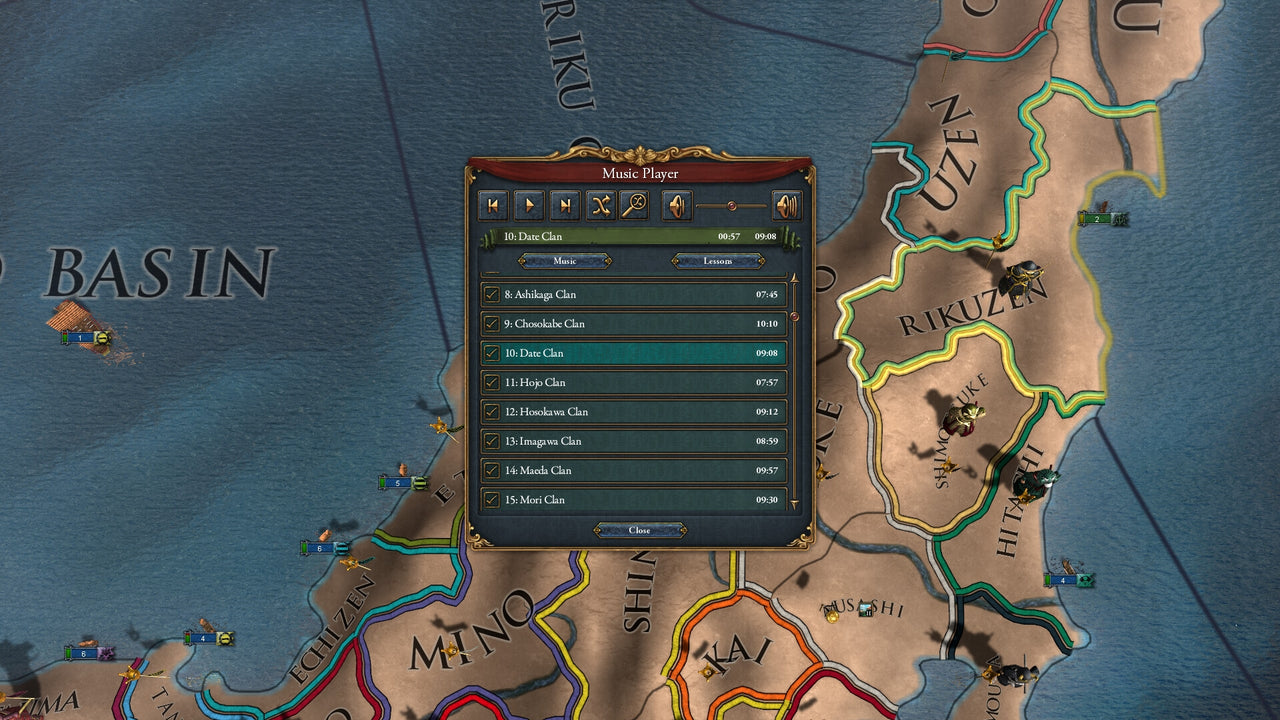Toggle the Mori Clan track checkbox
The height and width of the screenshot is (720, 1280).
489,499
